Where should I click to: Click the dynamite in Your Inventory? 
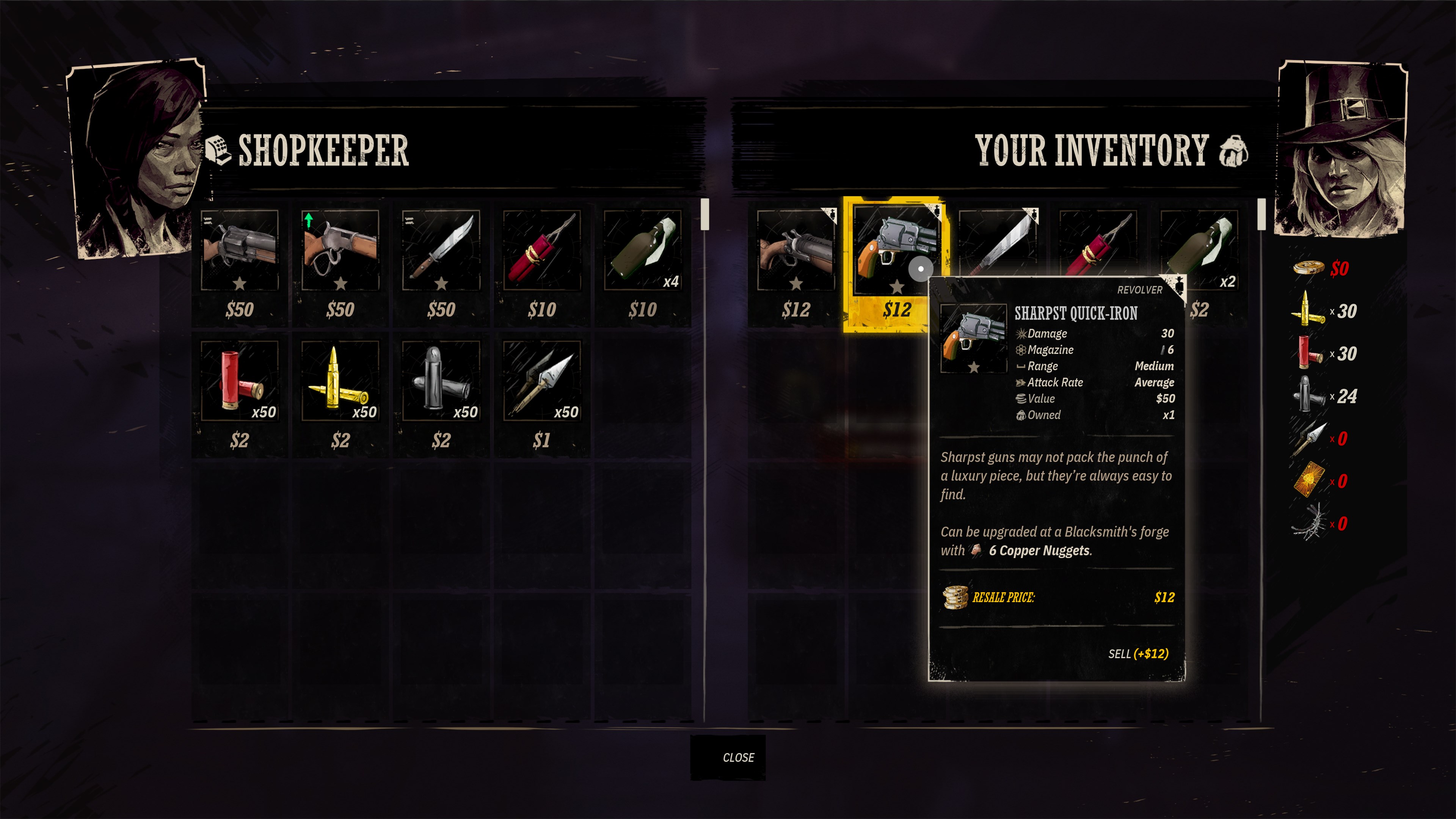coord(1099,243)
